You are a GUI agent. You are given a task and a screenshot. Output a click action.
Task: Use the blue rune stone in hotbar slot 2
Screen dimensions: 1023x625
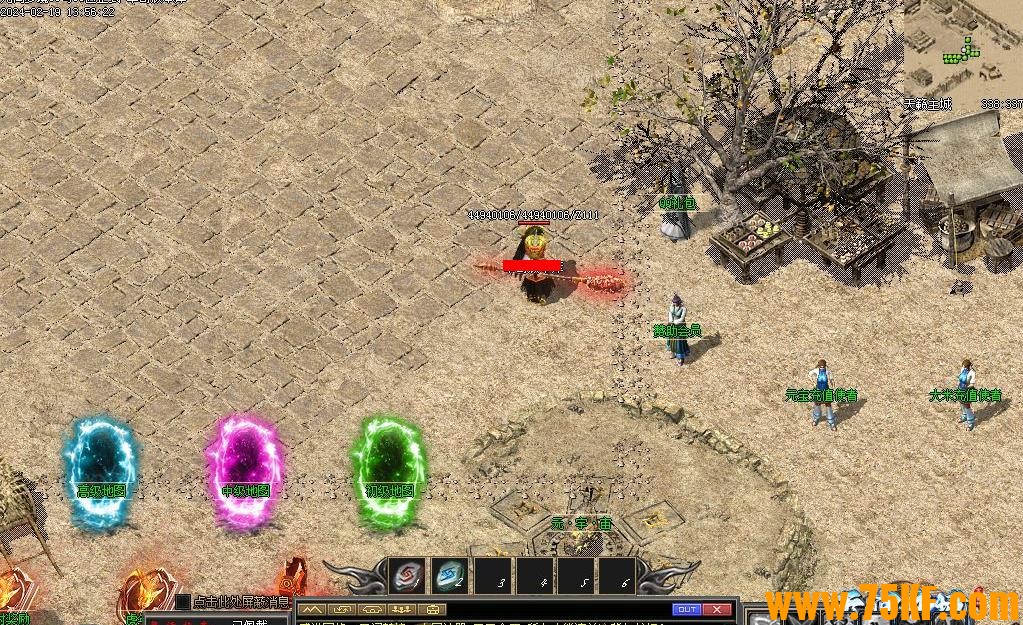450,576
